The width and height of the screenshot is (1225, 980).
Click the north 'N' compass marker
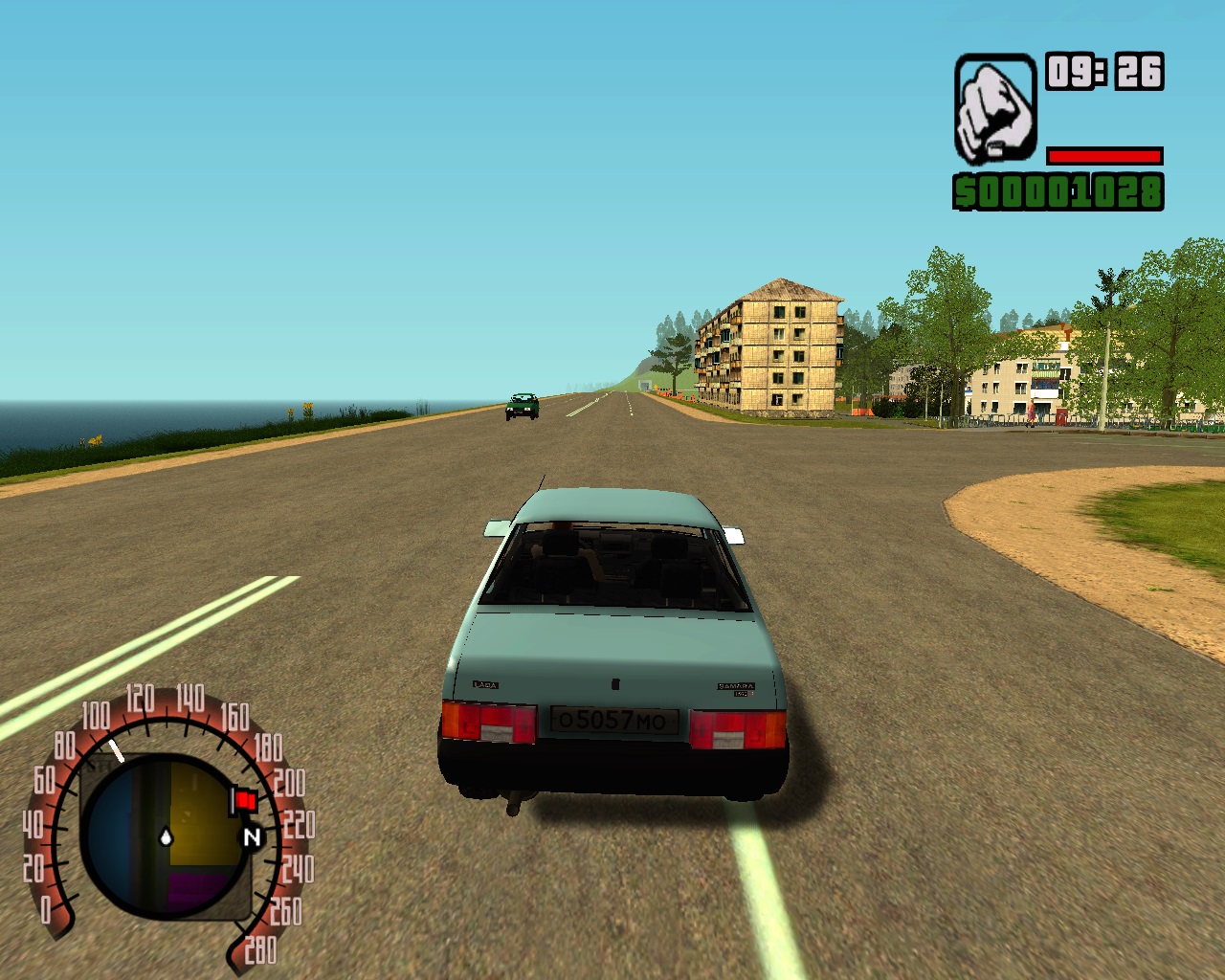(x=253, y=837)
